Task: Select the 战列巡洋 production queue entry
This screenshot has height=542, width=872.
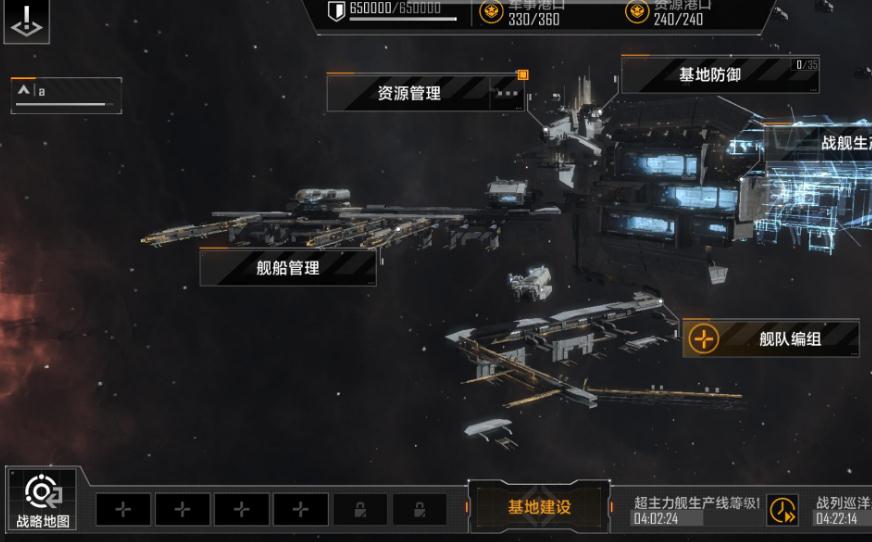Action: [842, 510]
